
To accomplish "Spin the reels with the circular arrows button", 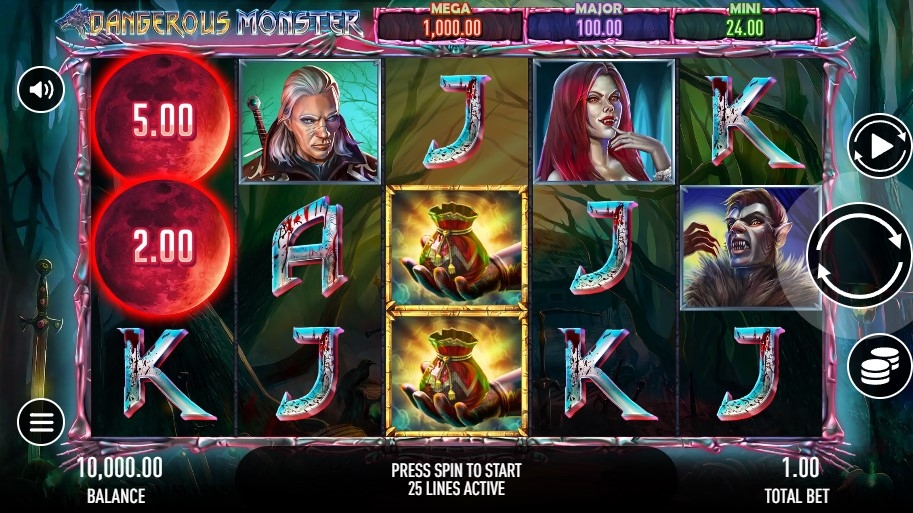I will [x=859, y=255].
